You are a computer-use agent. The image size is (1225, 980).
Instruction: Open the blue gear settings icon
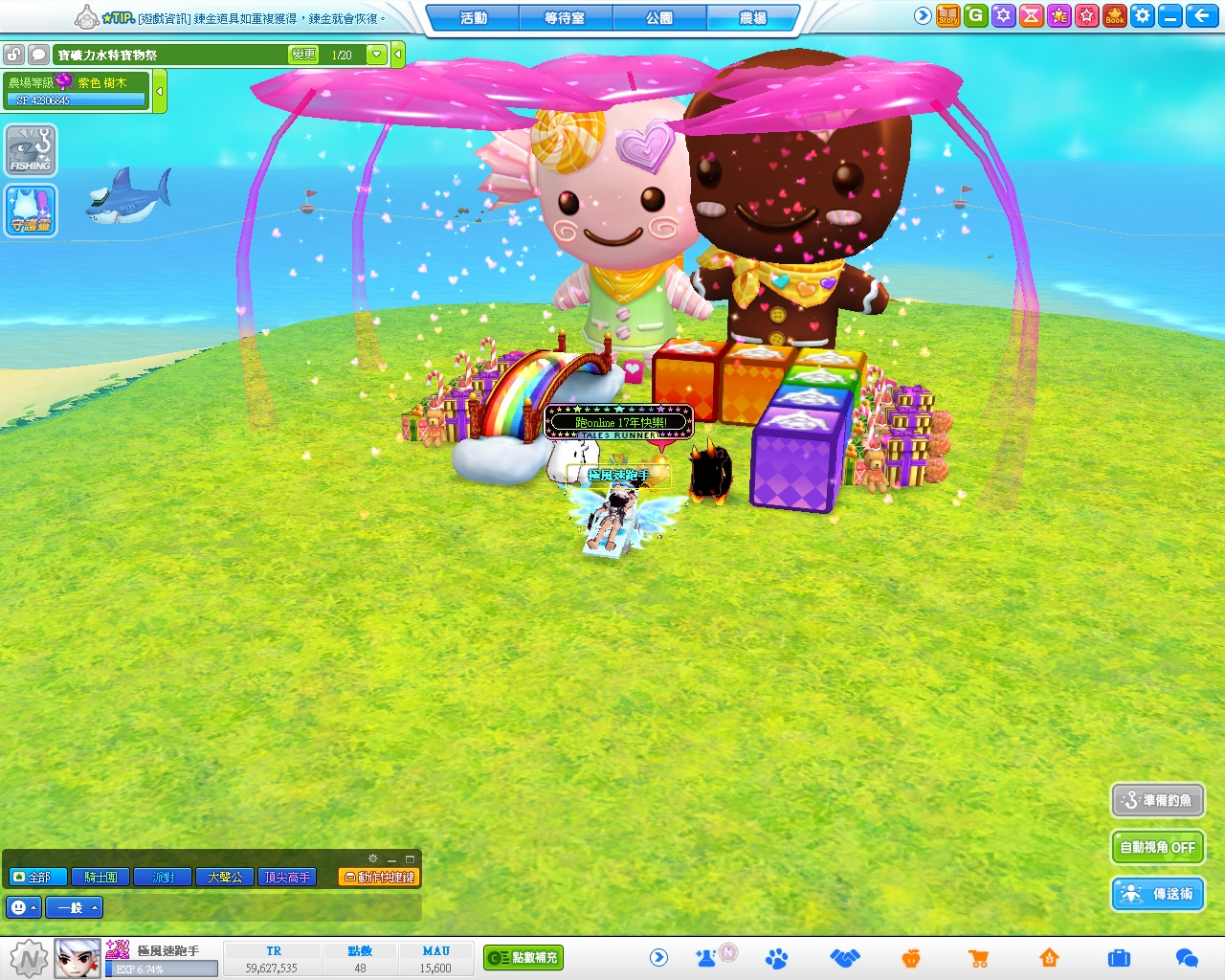(1143, 15)
